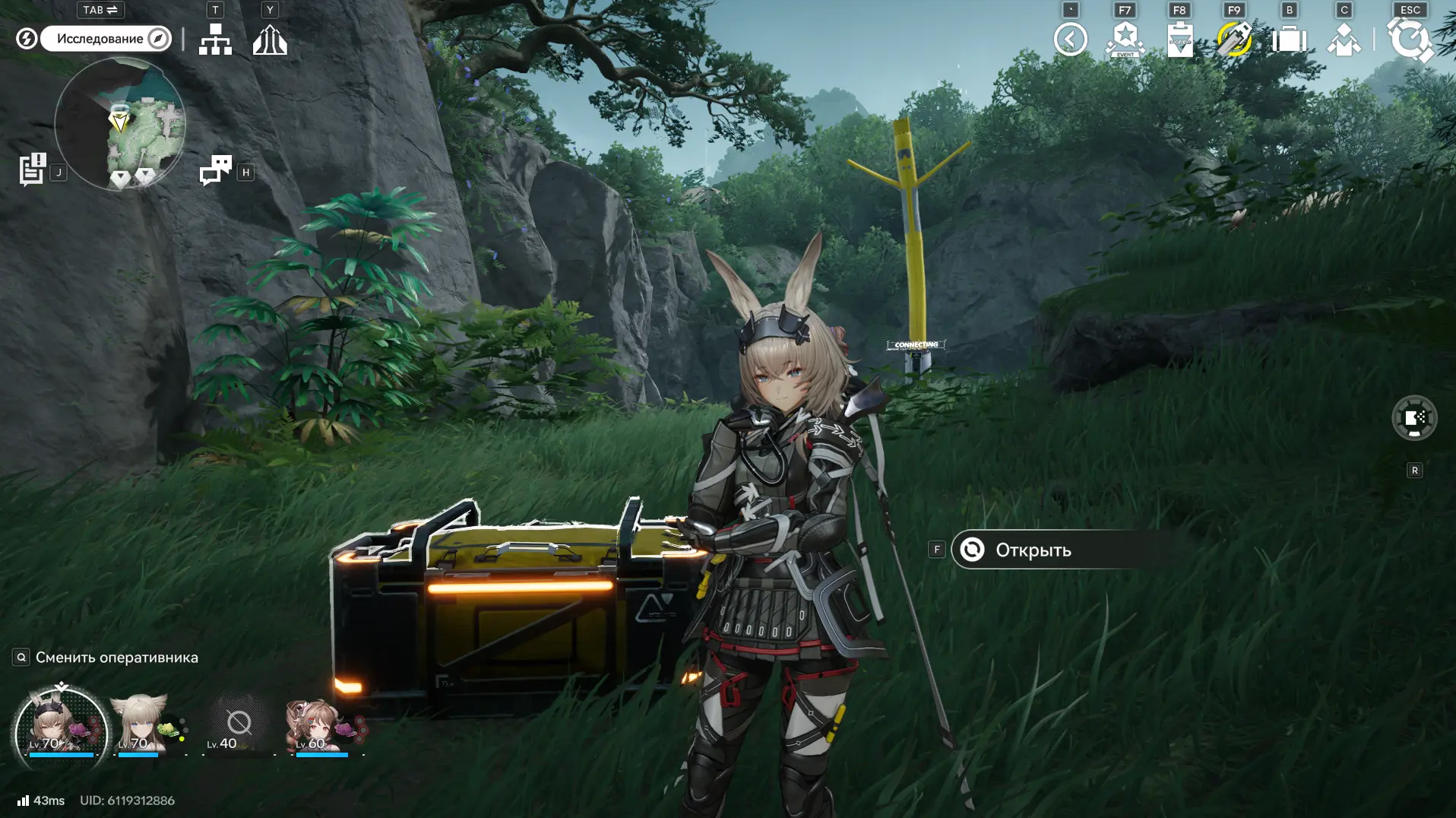Select the active rabbit-eared operator portrait
Viewport: 1456px width, 818px height.
coord(61,728)
